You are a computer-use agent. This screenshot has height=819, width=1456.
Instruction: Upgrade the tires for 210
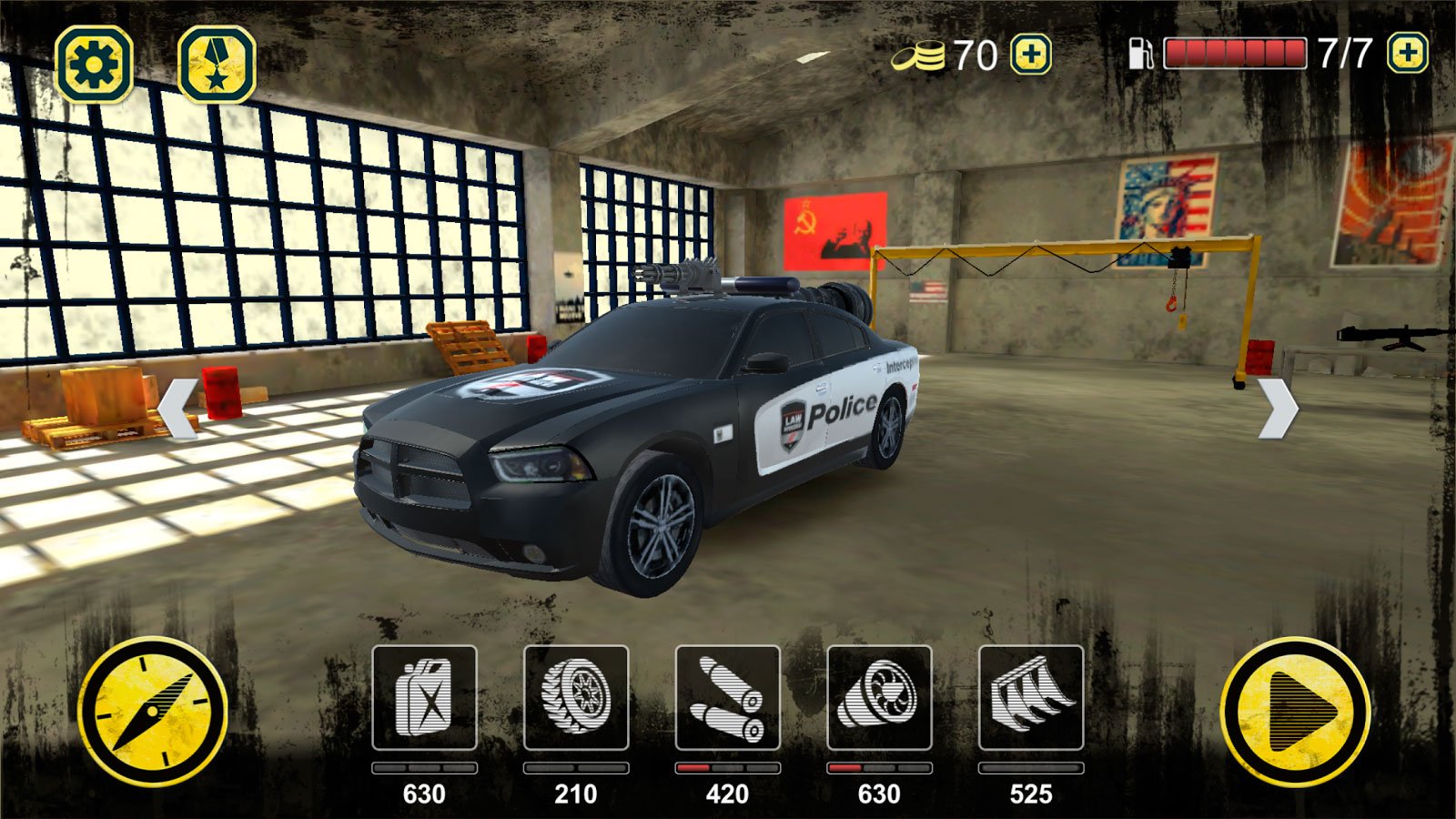pyautogui.click(x=576, y=698)
